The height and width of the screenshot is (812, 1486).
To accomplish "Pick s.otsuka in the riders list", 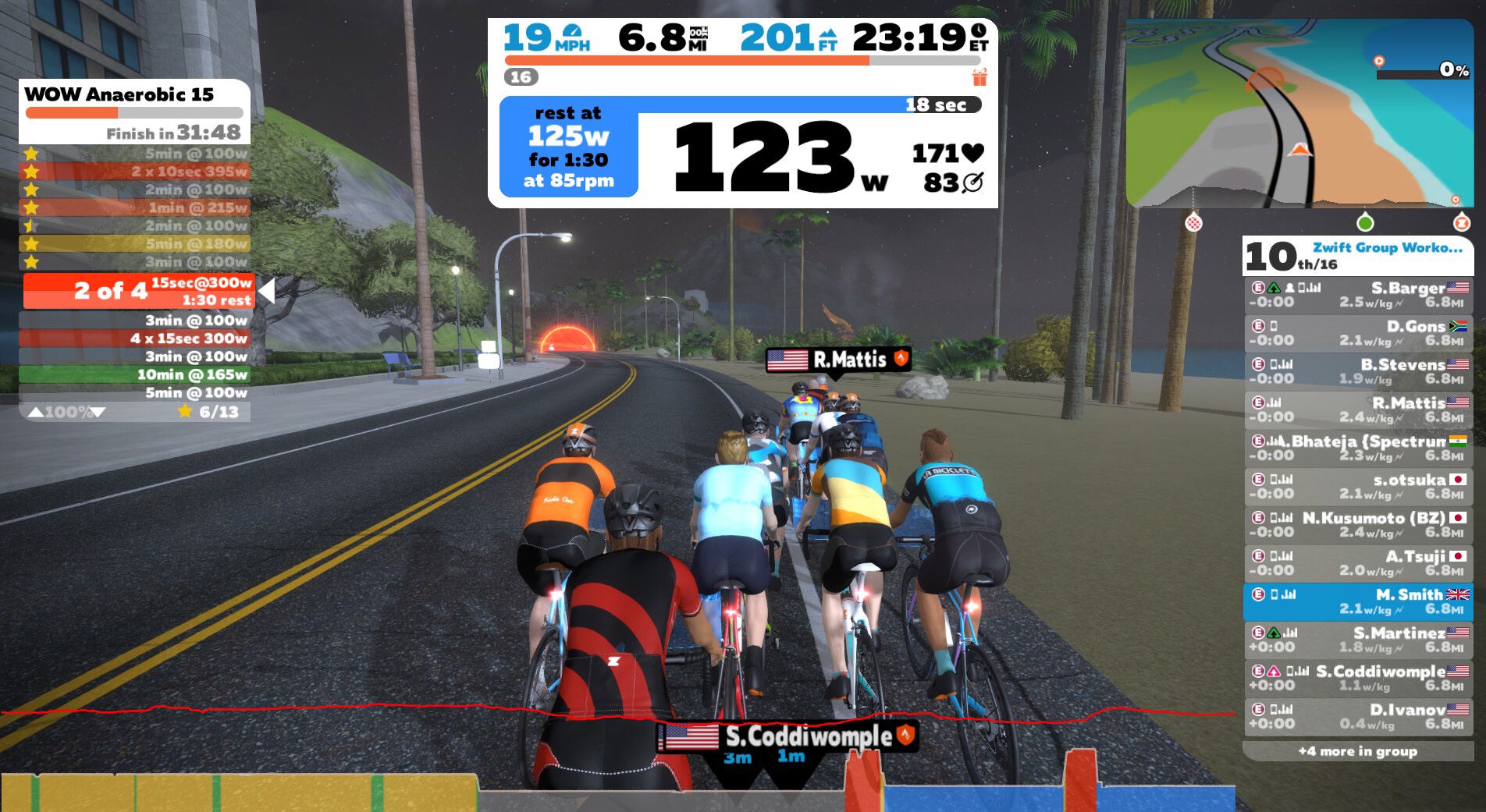I will [x=1357, y=486].
